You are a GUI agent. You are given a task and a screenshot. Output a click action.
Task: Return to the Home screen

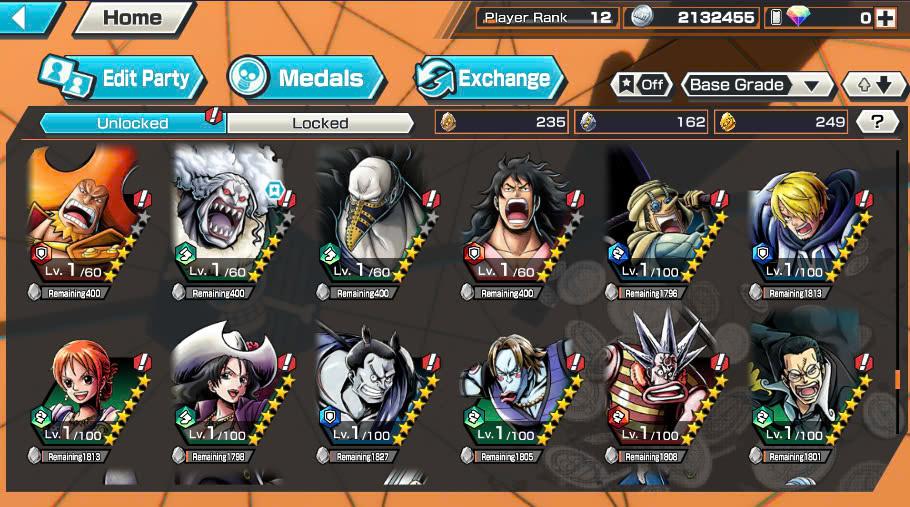click(133, 17)
